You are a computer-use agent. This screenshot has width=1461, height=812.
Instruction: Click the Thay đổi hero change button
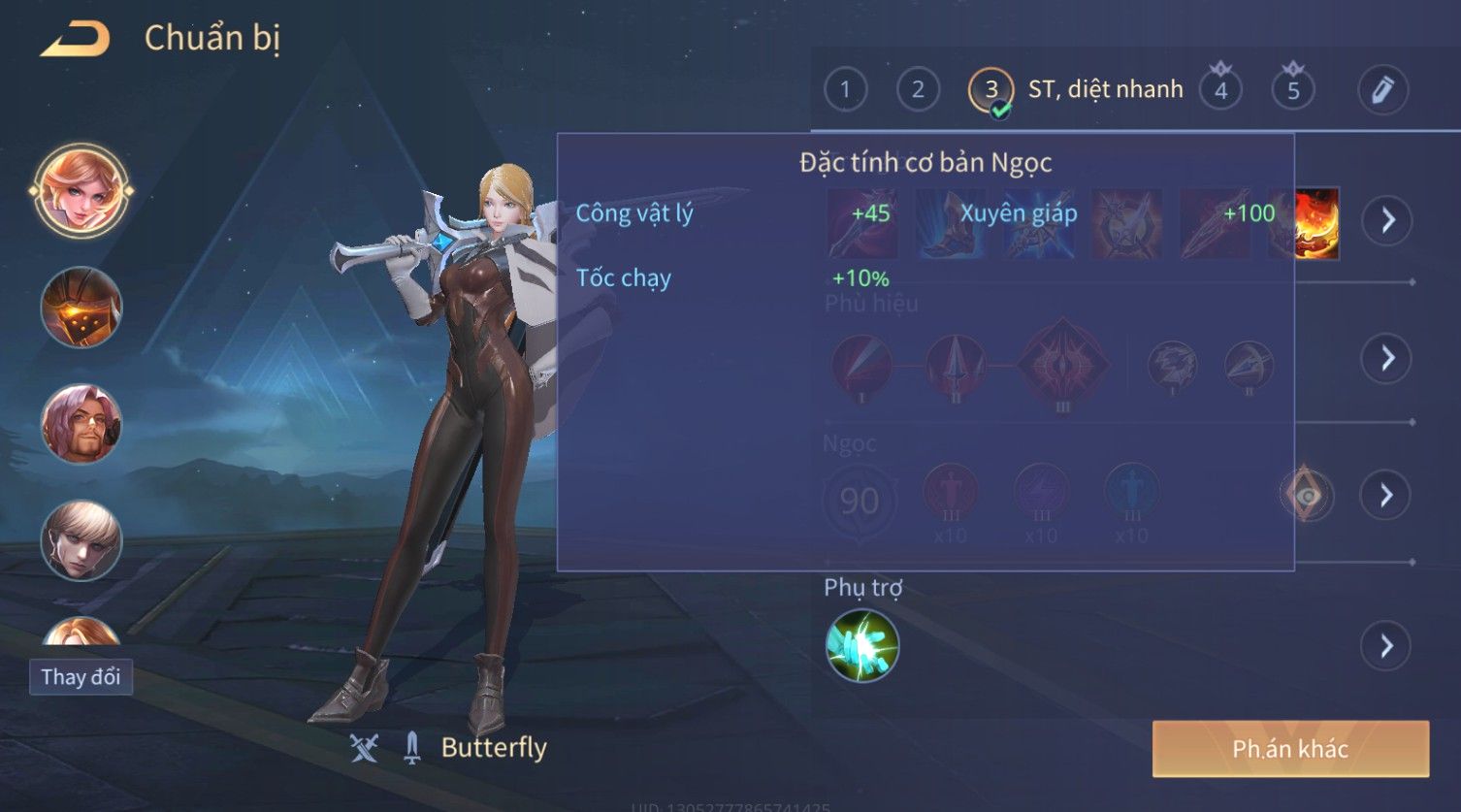click(81, 676)
